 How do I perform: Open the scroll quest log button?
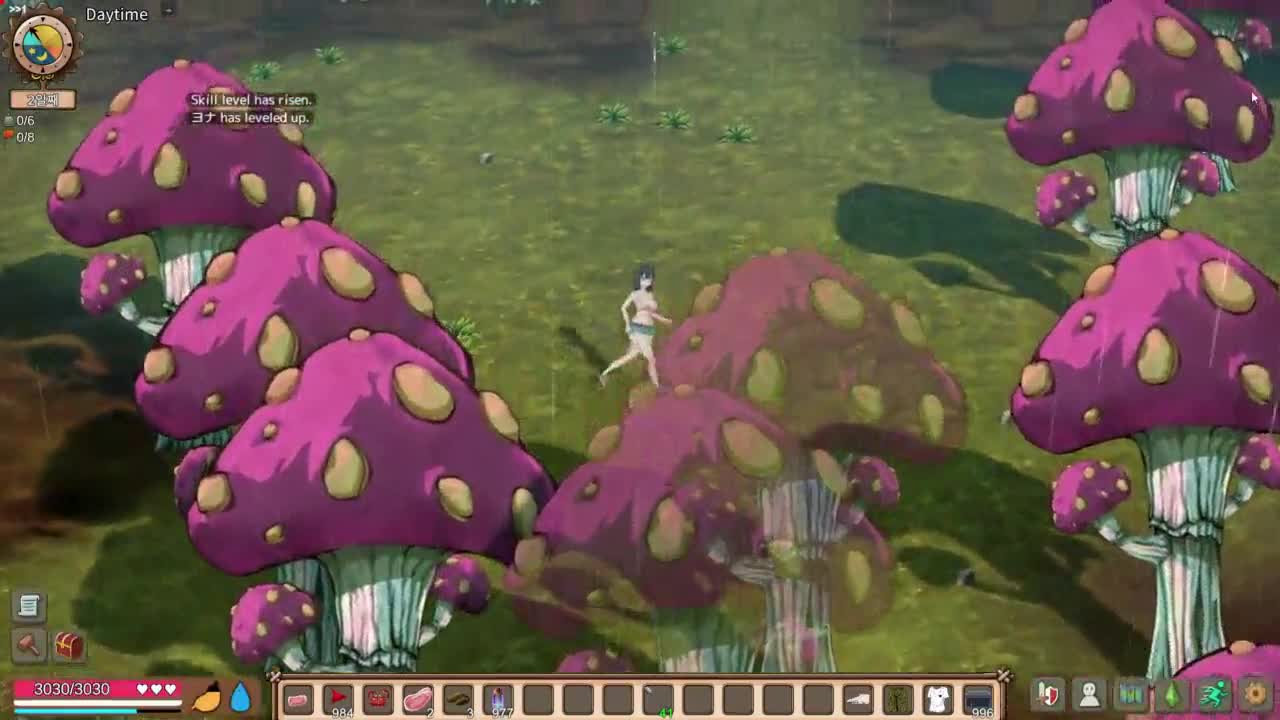tap(29, 605)
